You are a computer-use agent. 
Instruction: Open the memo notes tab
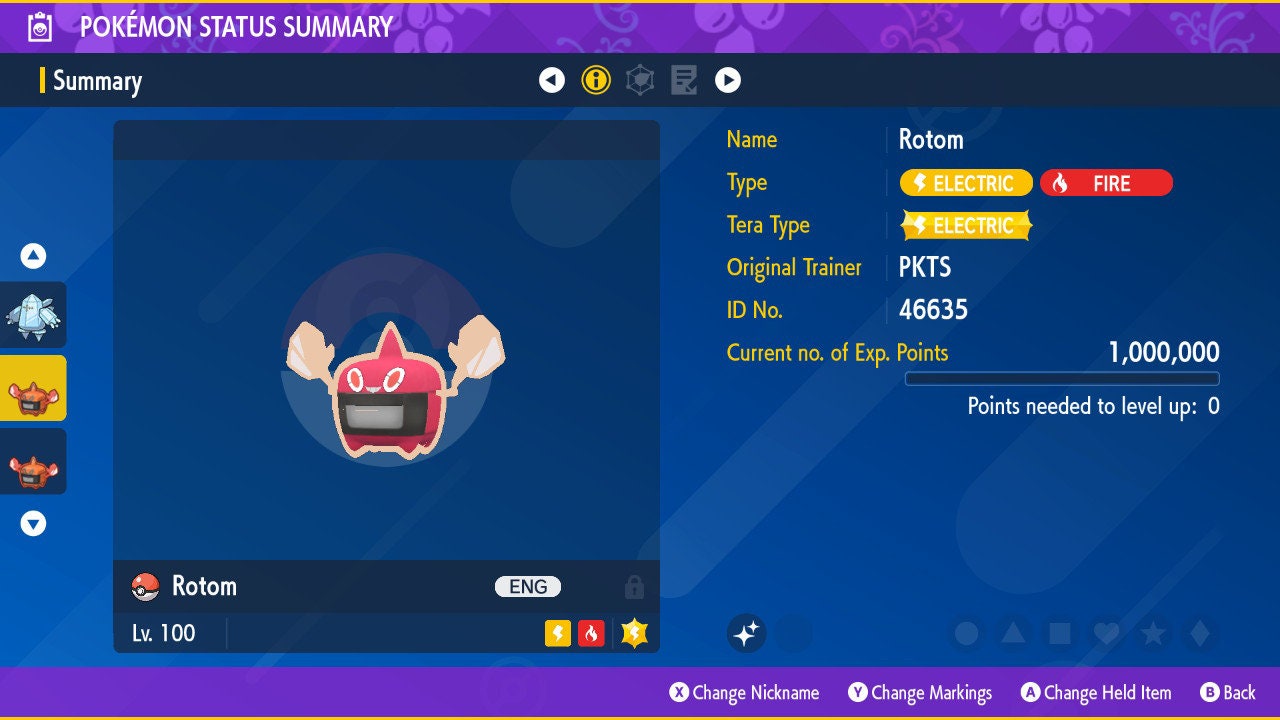coord(684,80)
